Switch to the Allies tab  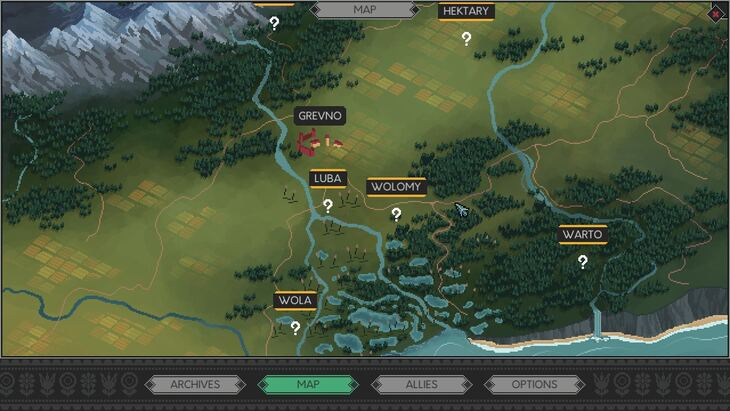(x=421, y=384)
